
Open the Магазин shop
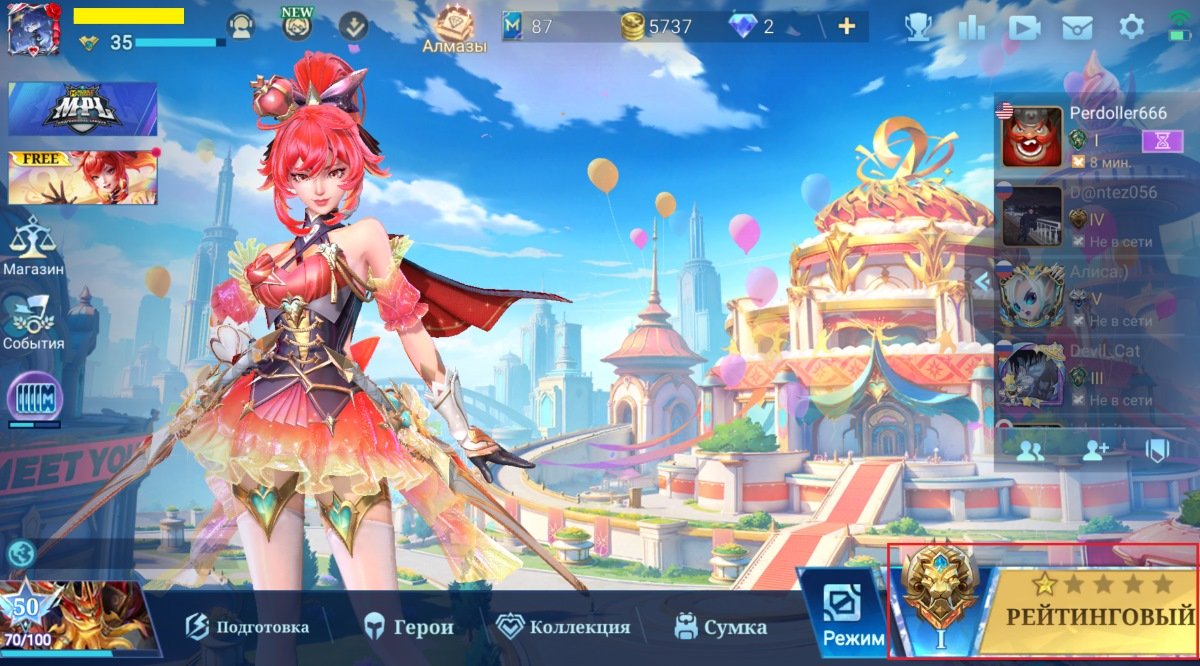point(33,245)
